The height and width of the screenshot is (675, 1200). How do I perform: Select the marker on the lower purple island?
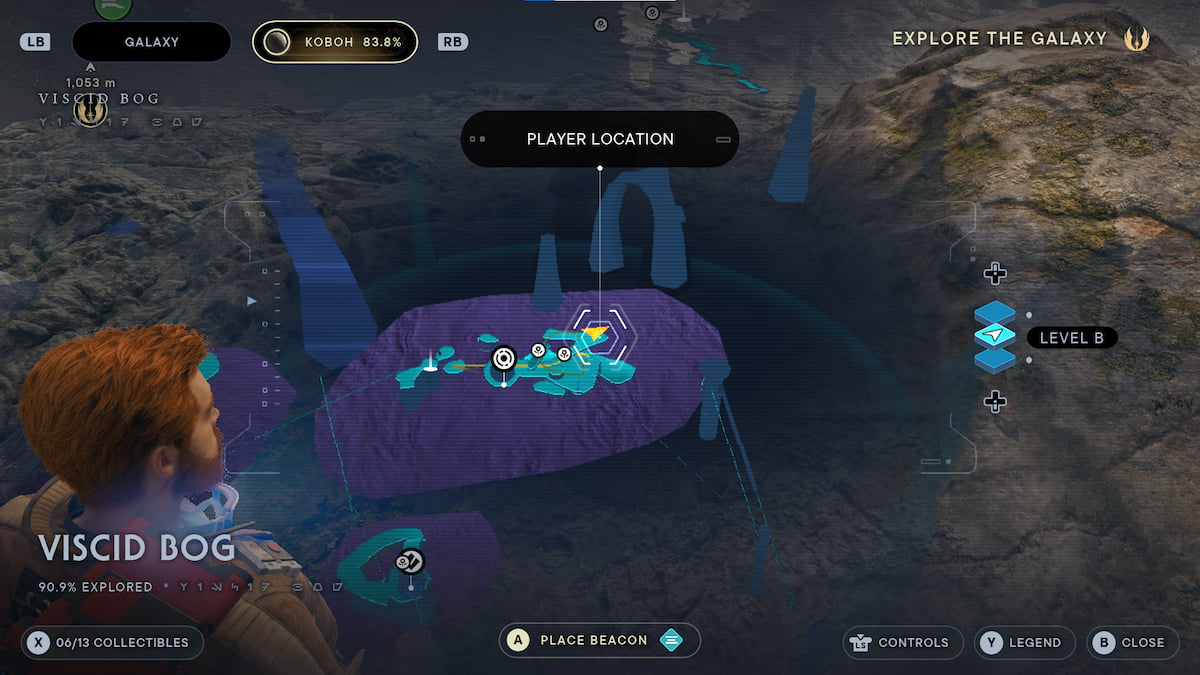[x=410, y=562]
